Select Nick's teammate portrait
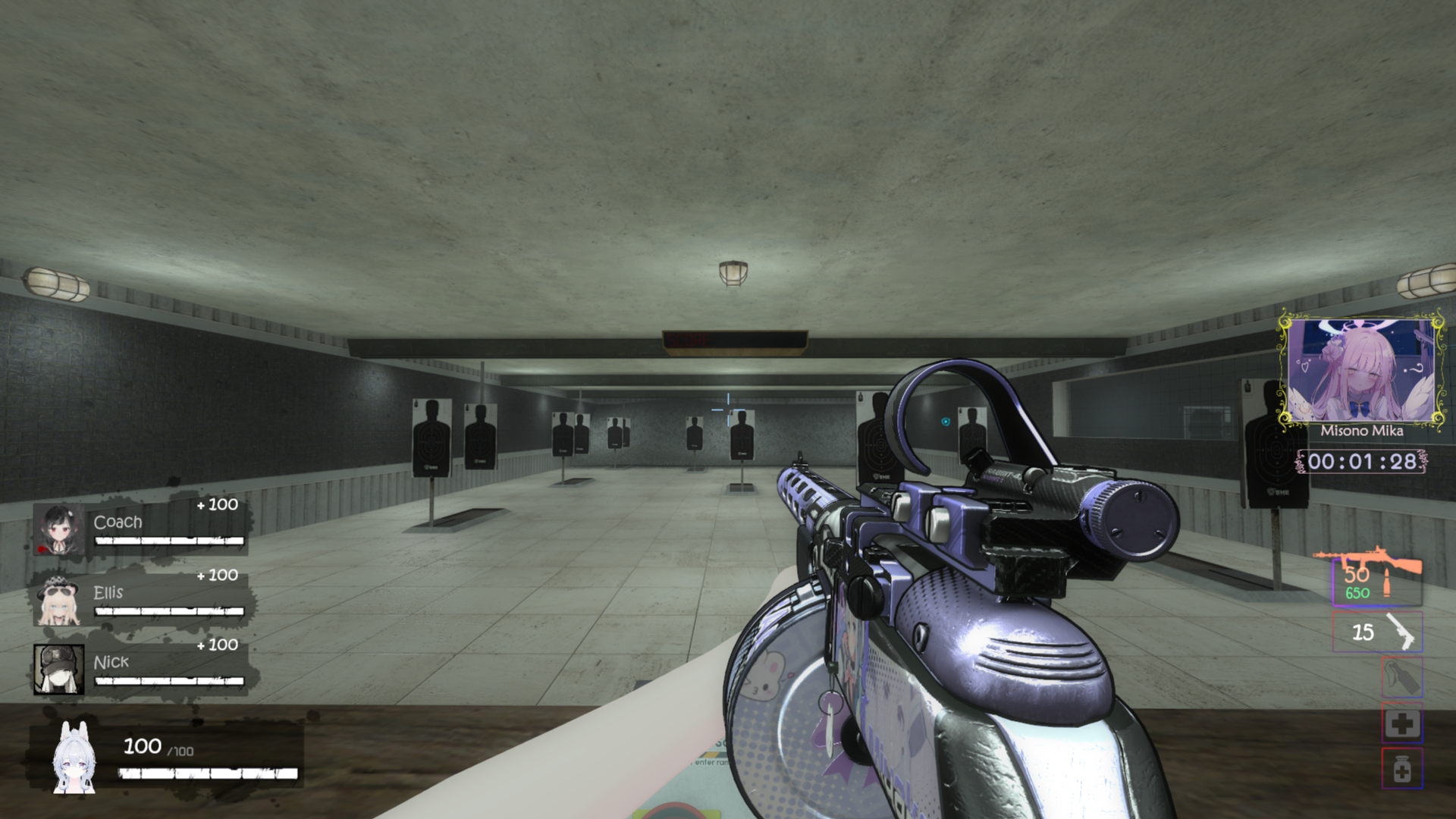1456x819 pixels. tap(58, 669)
